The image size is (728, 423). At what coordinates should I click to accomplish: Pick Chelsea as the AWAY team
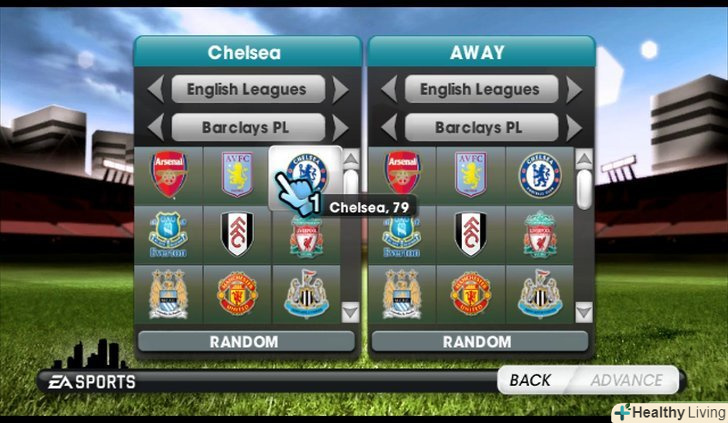point(540,175)
